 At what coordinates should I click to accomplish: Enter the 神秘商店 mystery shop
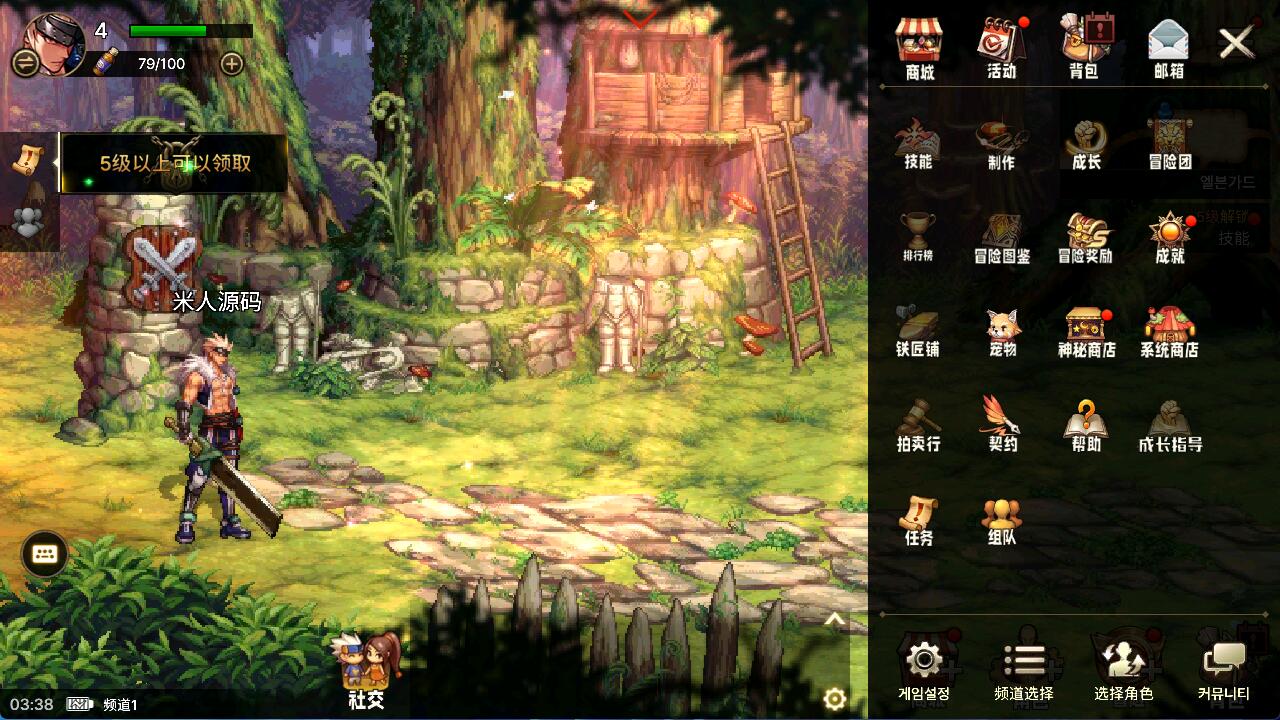1086,330
